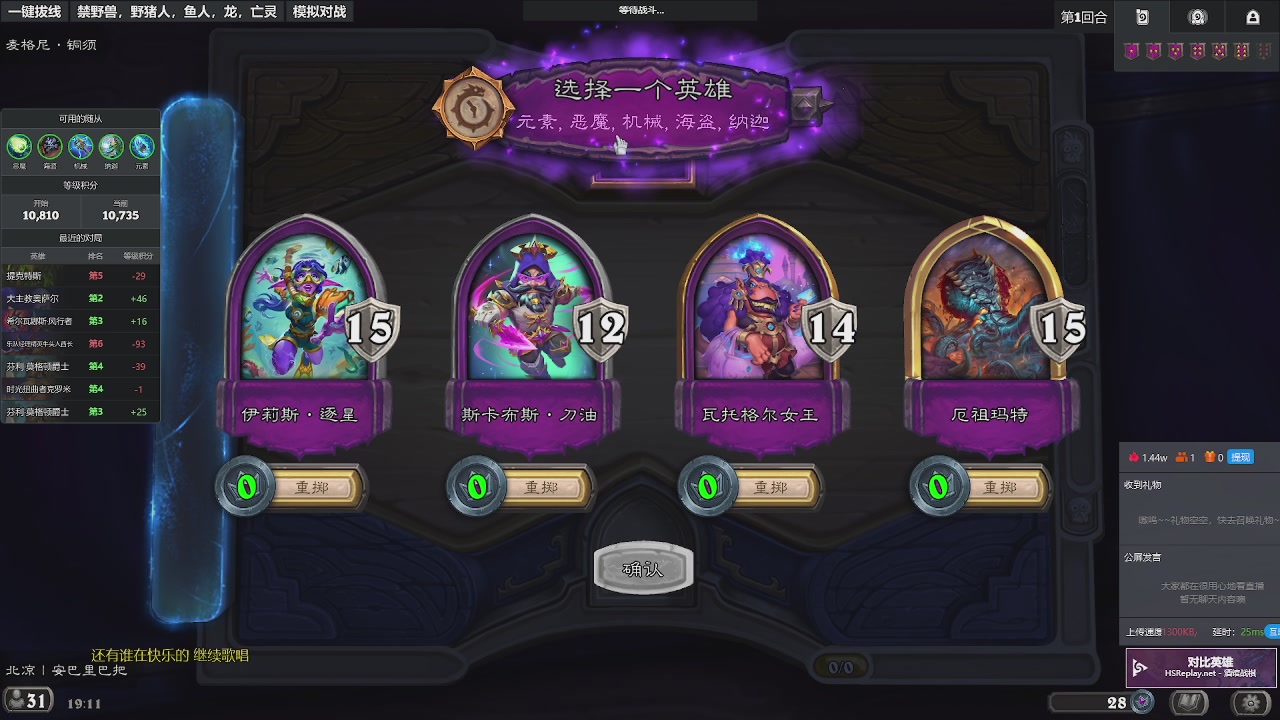Toggle the ghost icon in the top-right panel

[x=1196, y=17]
